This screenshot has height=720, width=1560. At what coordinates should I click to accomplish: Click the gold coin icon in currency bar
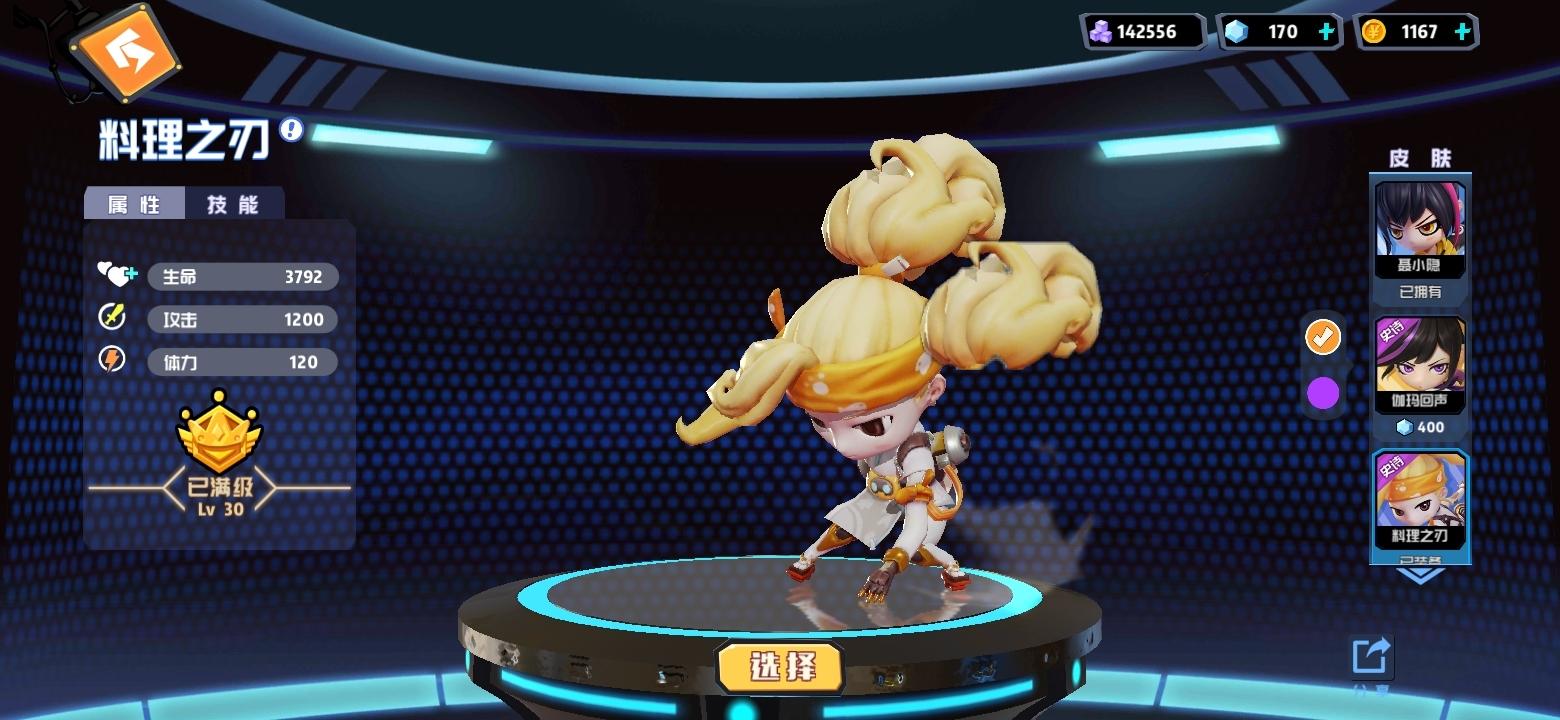coord(1374,31)
